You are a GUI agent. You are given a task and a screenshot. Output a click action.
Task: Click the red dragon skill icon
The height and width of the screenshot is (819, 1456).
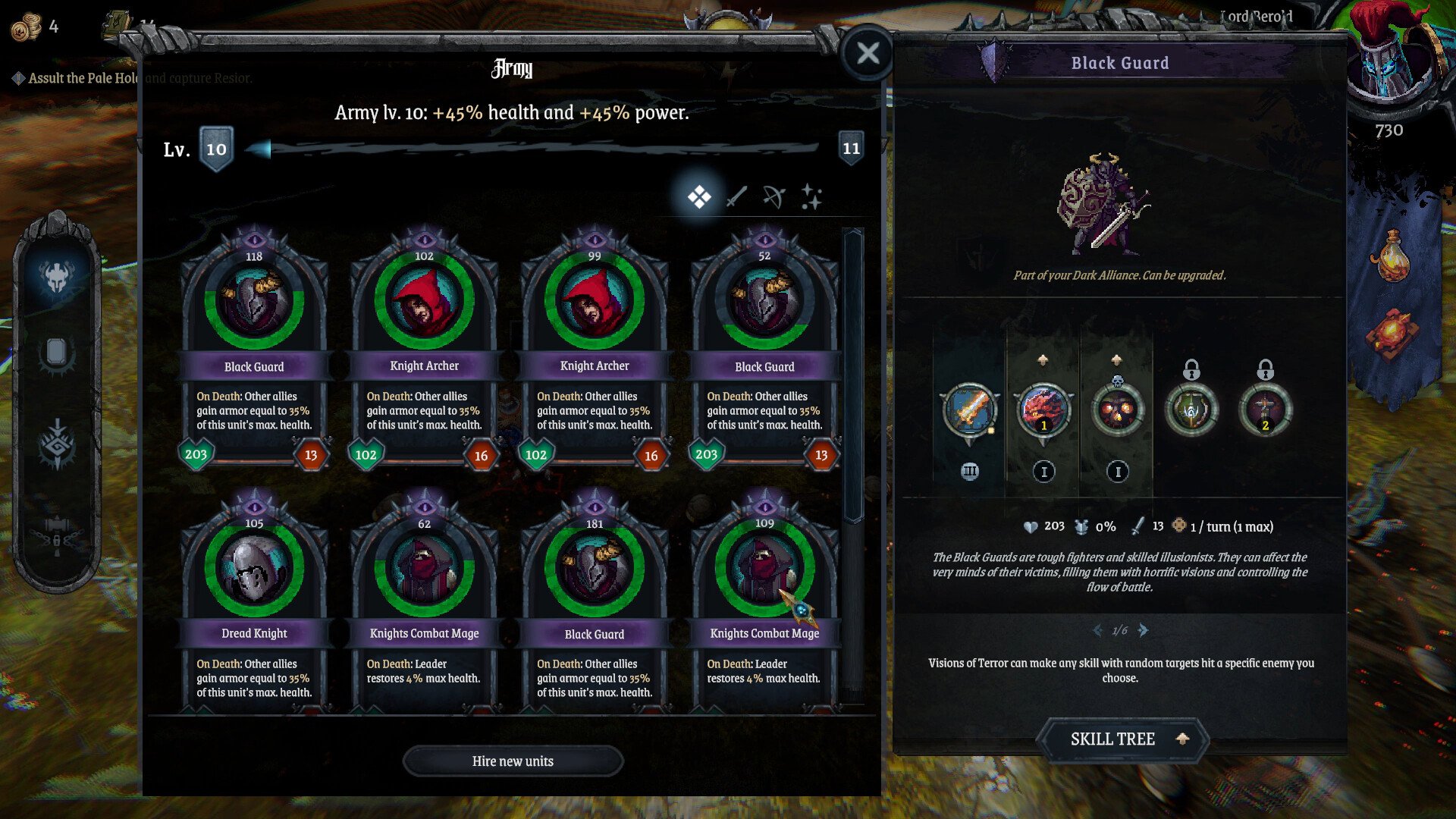[1043, 409]
